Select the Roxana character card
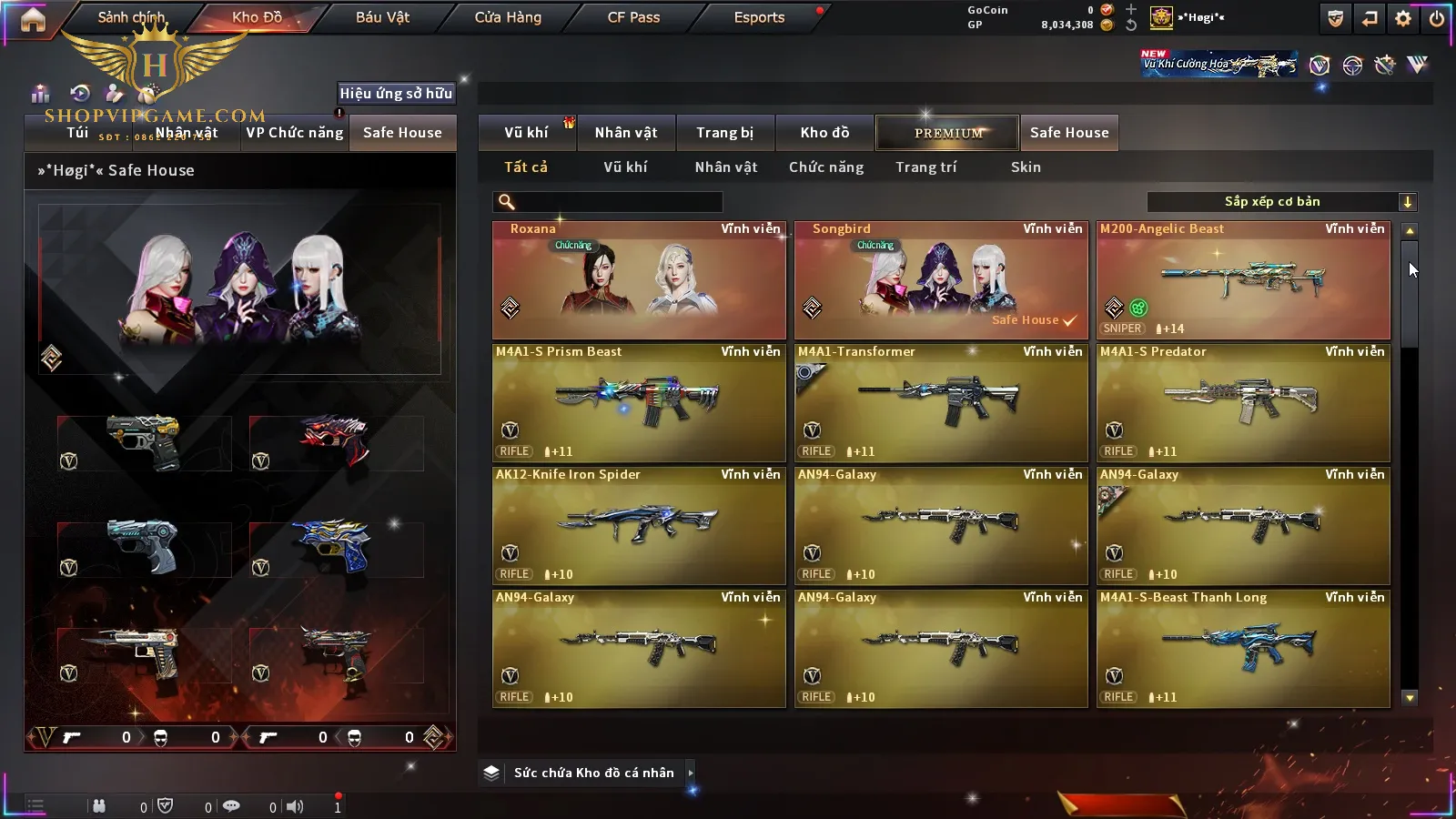 point(639,280)
